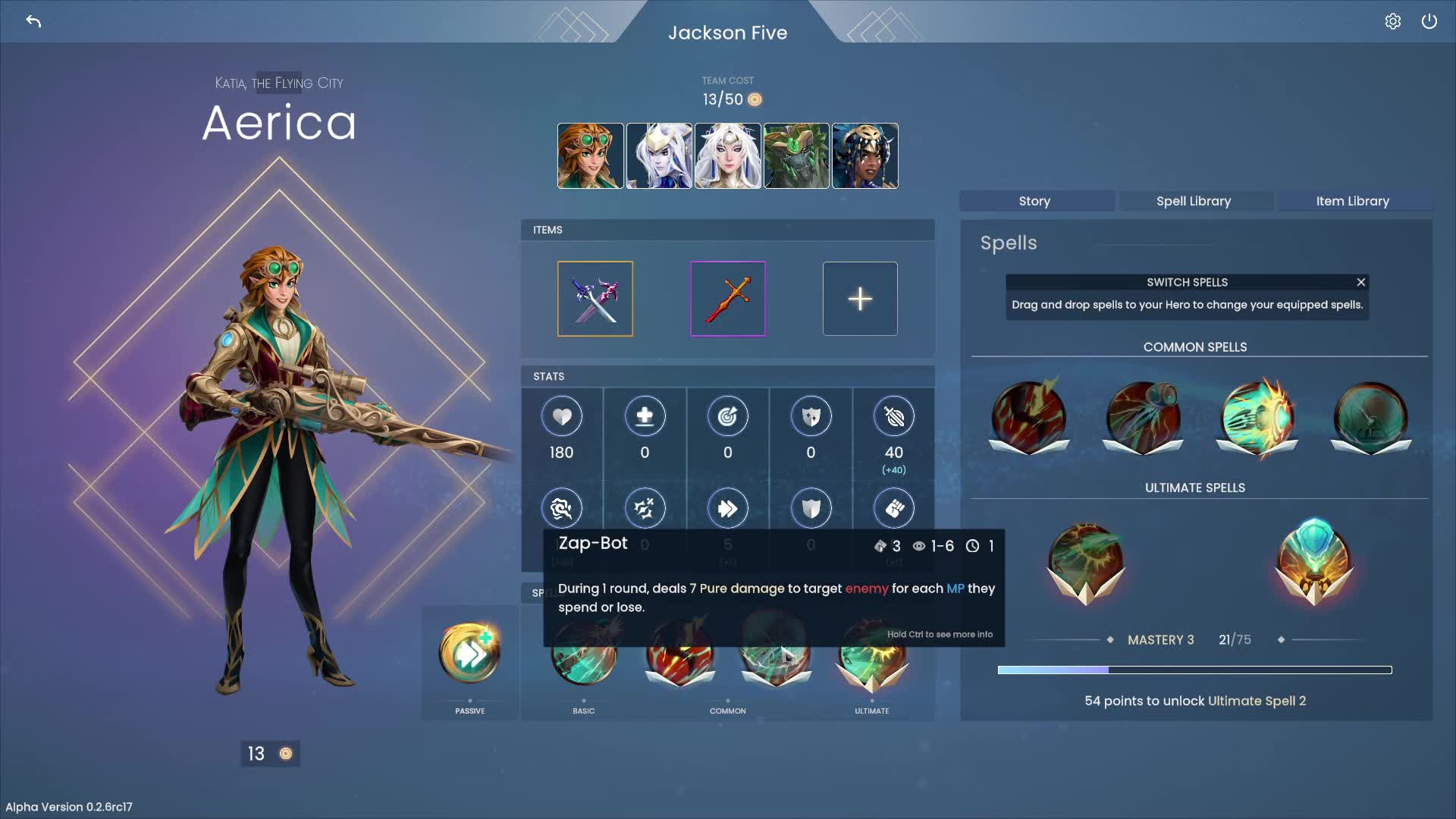Click the back arrow to leave hero screen
1456x819 pixels.
(33, 21)
